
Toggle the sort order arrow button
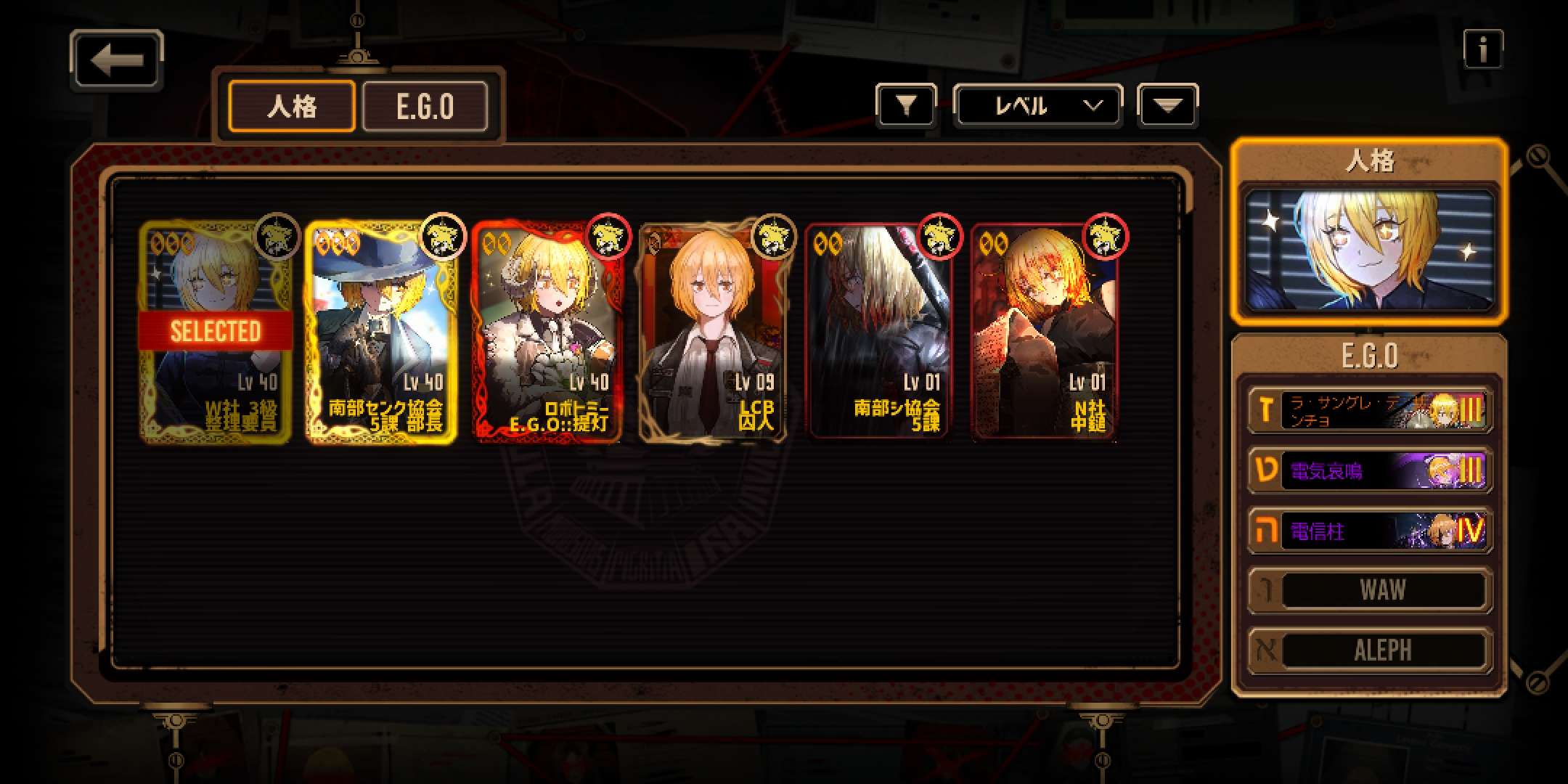[1167, 107]
